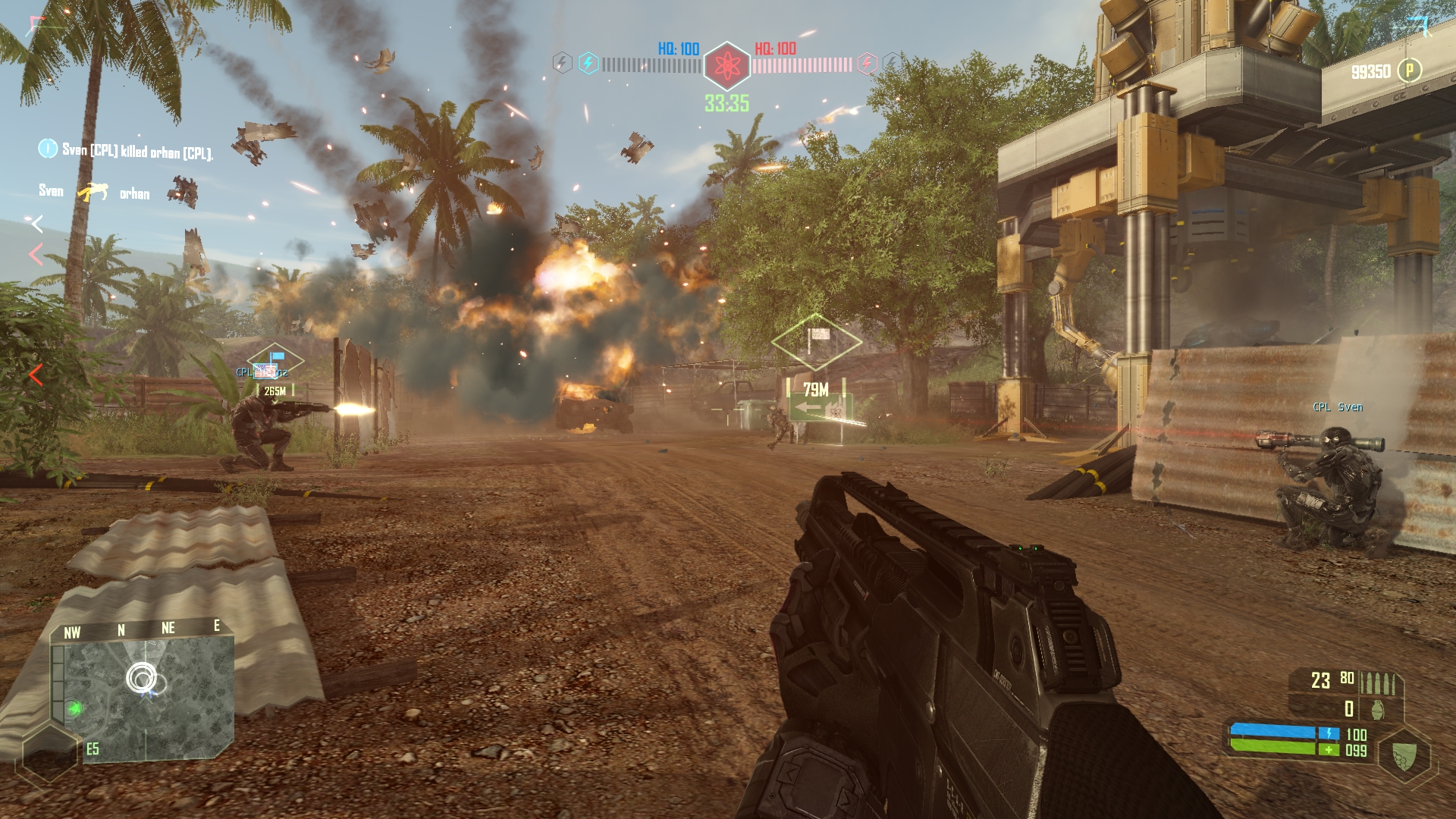Select the green dot marker on the minimap
Image resolution: width=1456 pixels, height=819 pixels.
pyautogui.click(x=74, y=709)
